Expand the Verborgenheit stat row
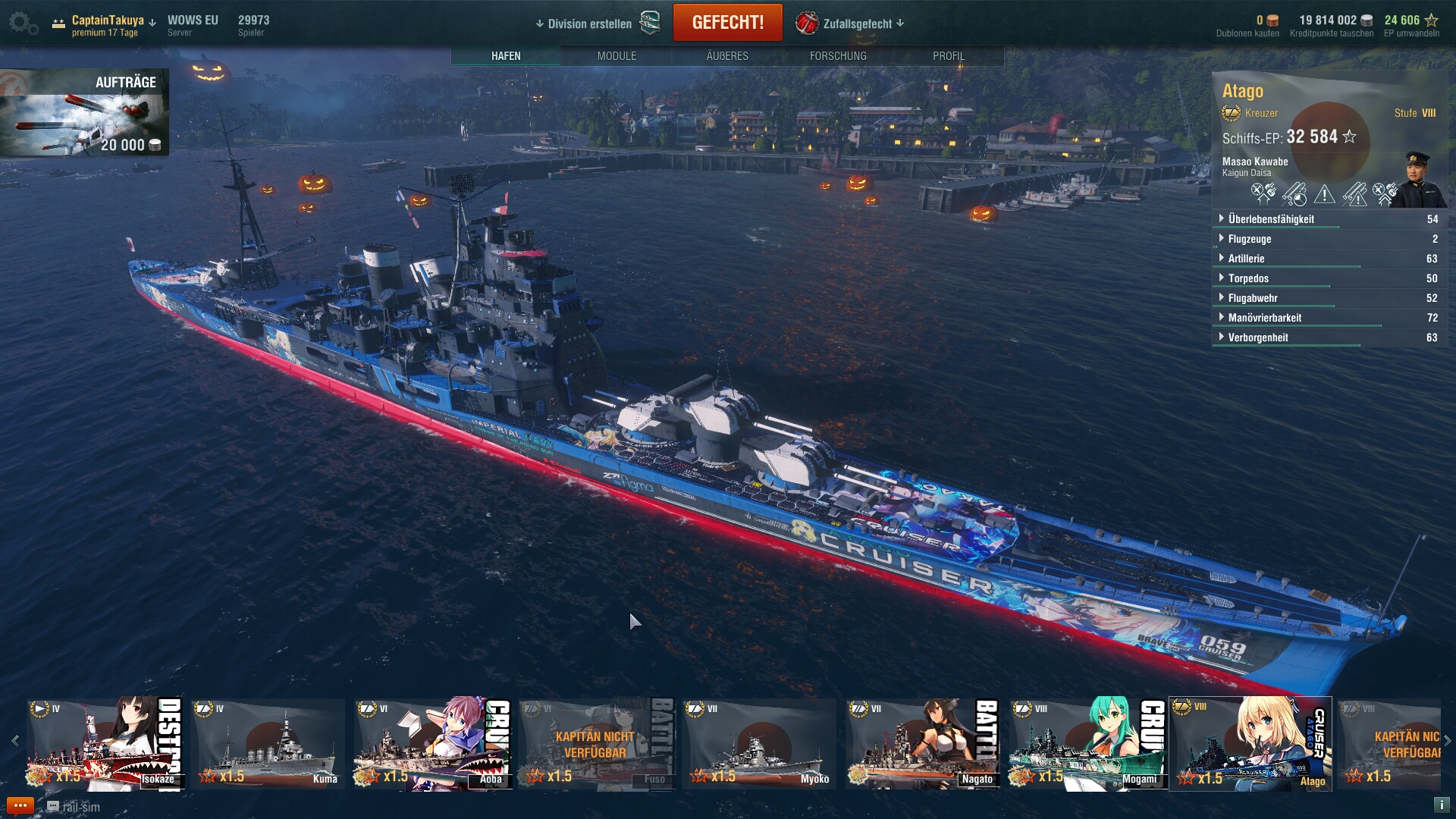The image size is (1456, 819). [x=1258, y=337]
